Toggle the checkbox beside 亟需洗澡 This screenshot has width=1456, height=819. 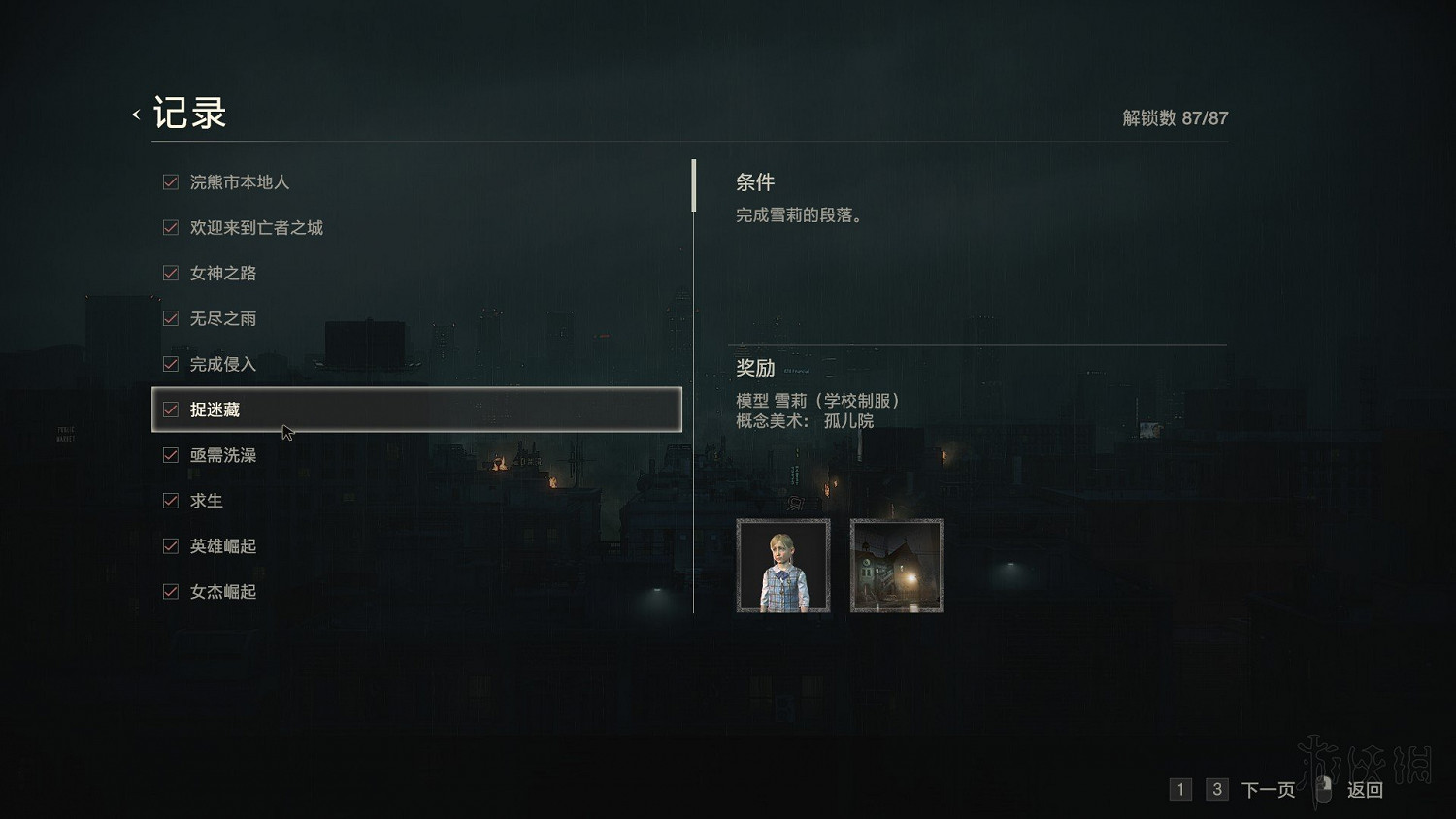coord(170,455)
